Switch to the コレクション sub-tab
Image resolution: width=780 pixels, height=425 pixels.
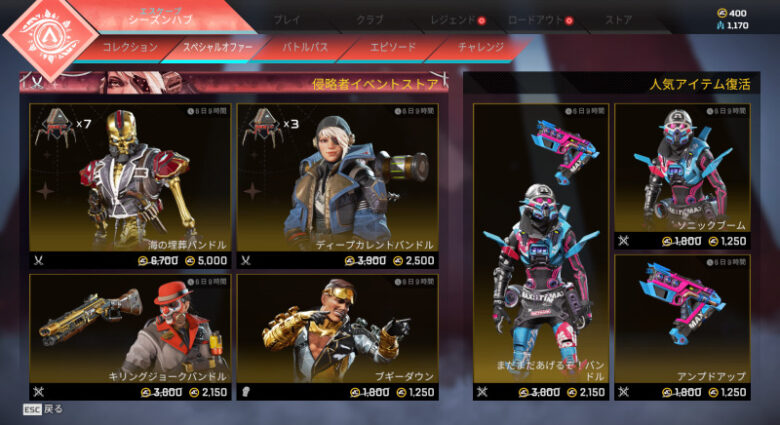(x=130, y=47)
